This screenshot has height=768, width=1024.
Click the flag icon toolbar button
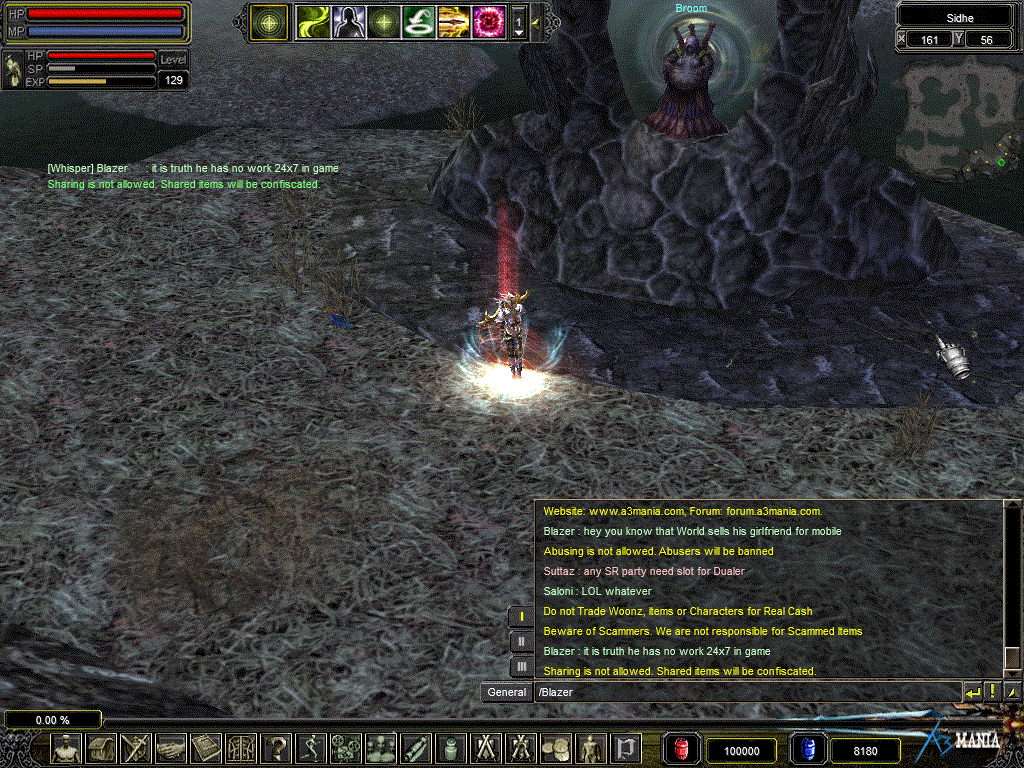click(x=626, y=748)
